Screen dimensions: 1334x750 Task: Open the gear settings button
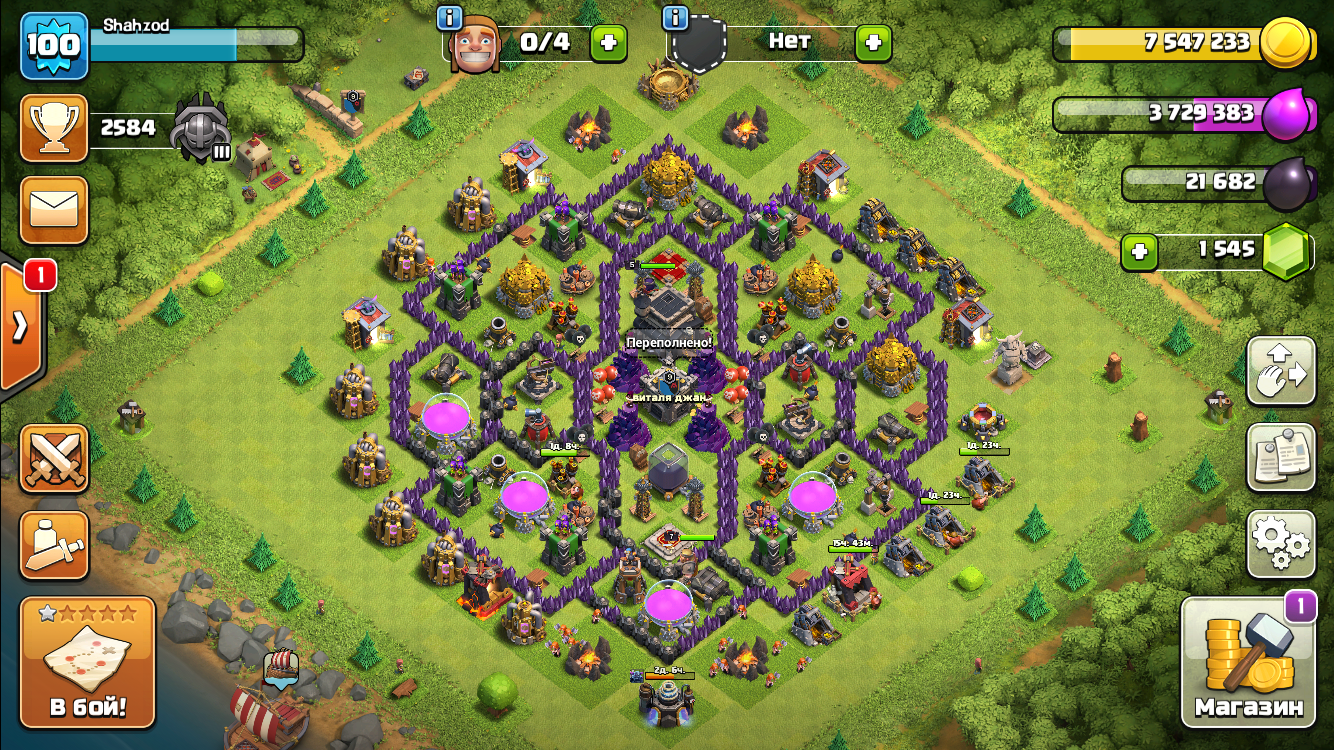pyautogui.click(x=1281, y=544)
